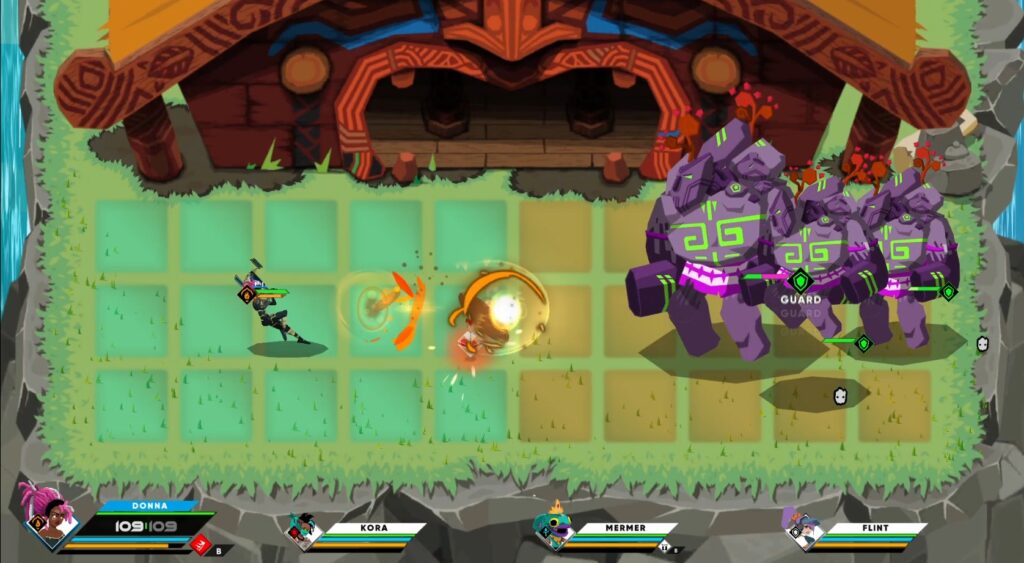Switch to Kora's portrait
1024x563 pixels.
coord(302,529)
